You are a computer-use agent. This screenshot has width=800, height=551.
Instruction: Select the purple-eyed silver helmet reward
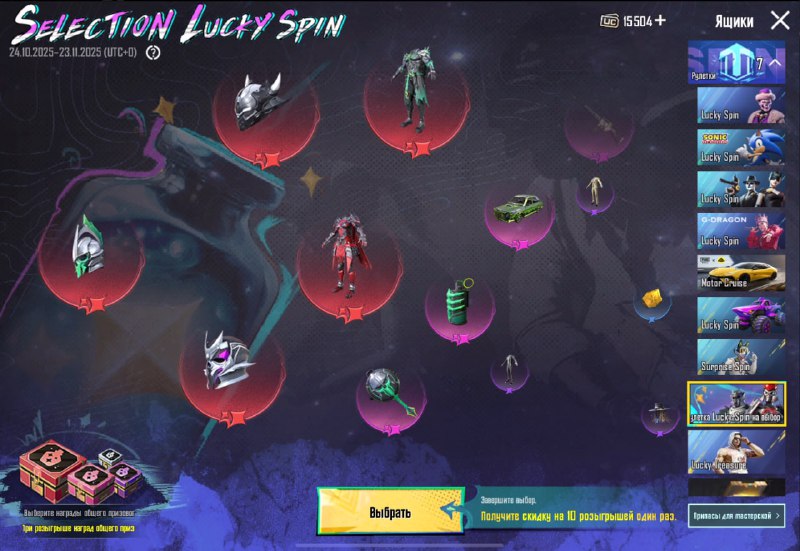click(x=228, y=360)
